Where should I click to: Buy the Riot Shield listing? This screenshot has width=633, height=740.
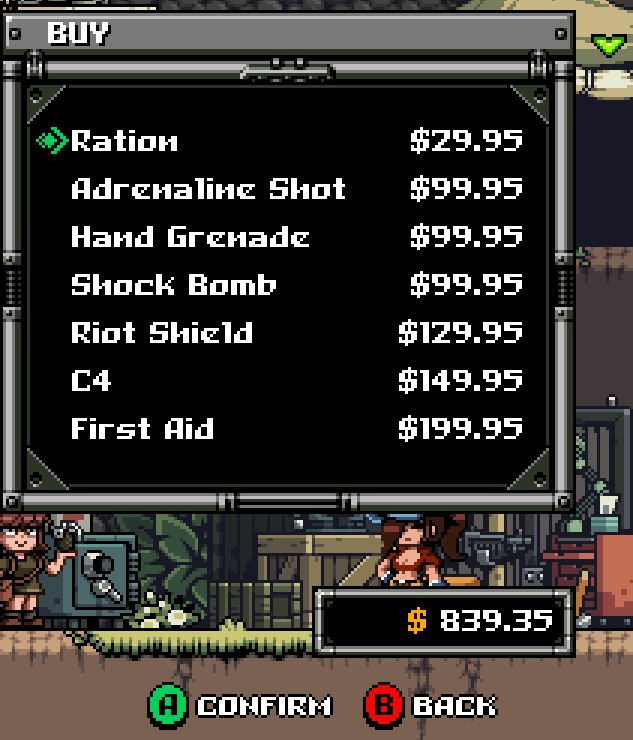click(162, 333)
